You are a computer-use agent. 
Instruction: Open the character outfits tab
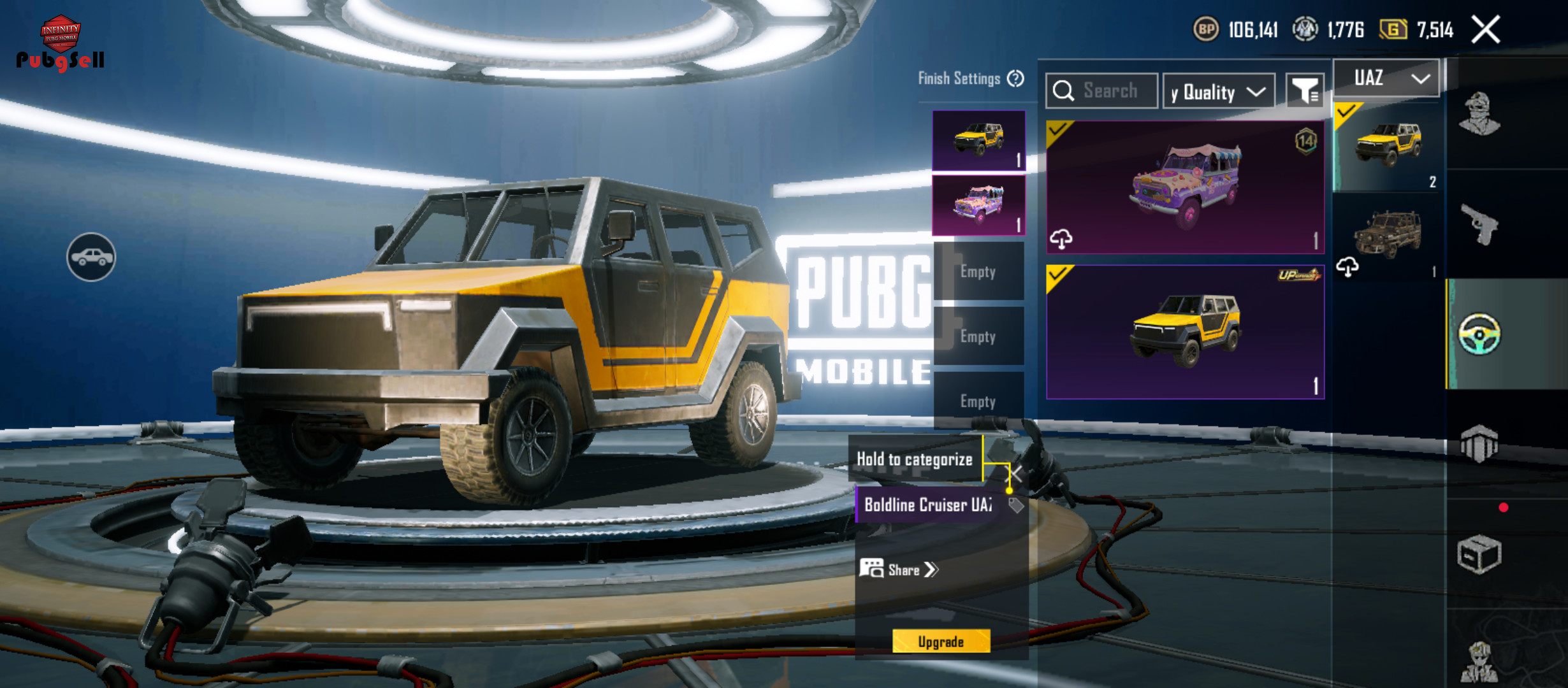[1479, 115]
